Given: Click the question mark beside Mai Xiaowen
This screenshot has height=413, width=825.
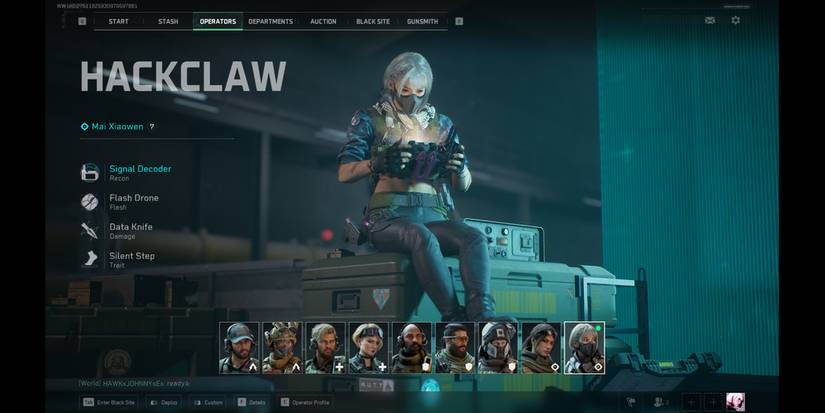Looking at the screenshot, I should 152,127.
